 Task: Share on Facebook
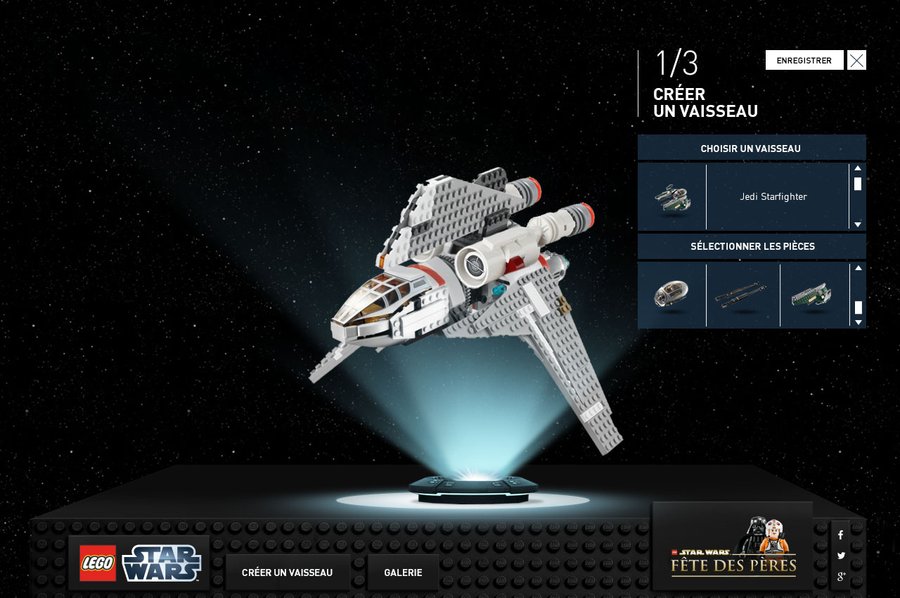[x=841, y=535]
